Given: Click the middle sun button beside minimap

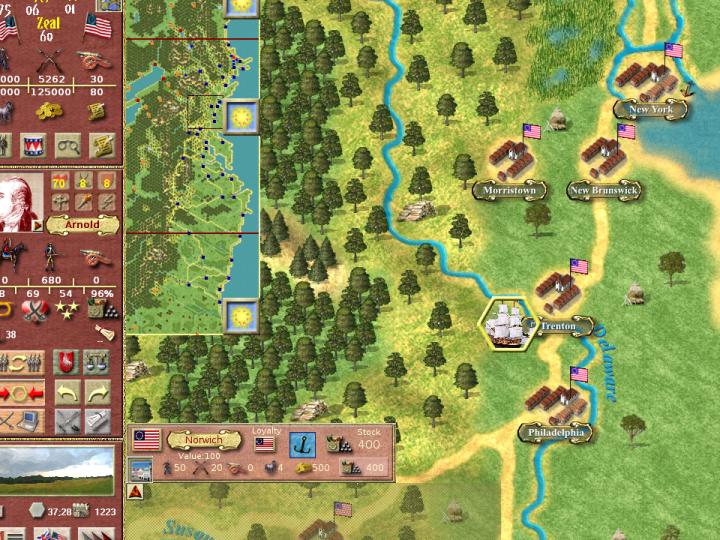Looking at the screenshot, I should click(x=239, y=118).
